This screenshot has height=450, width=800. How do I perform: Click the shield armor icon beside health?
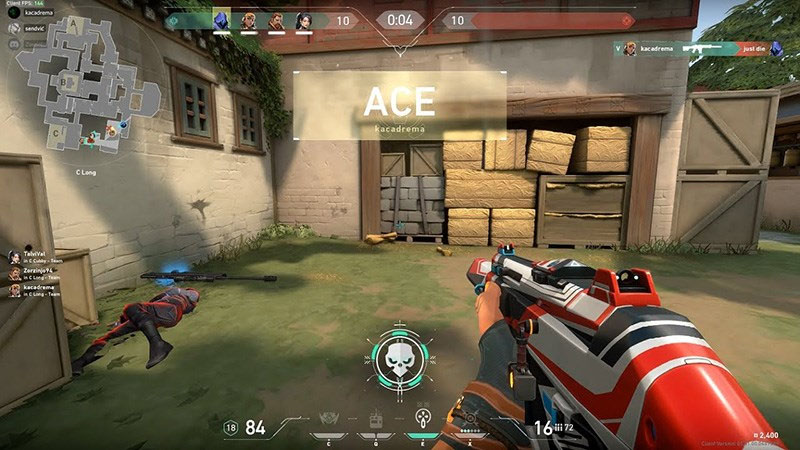(231, 428)
